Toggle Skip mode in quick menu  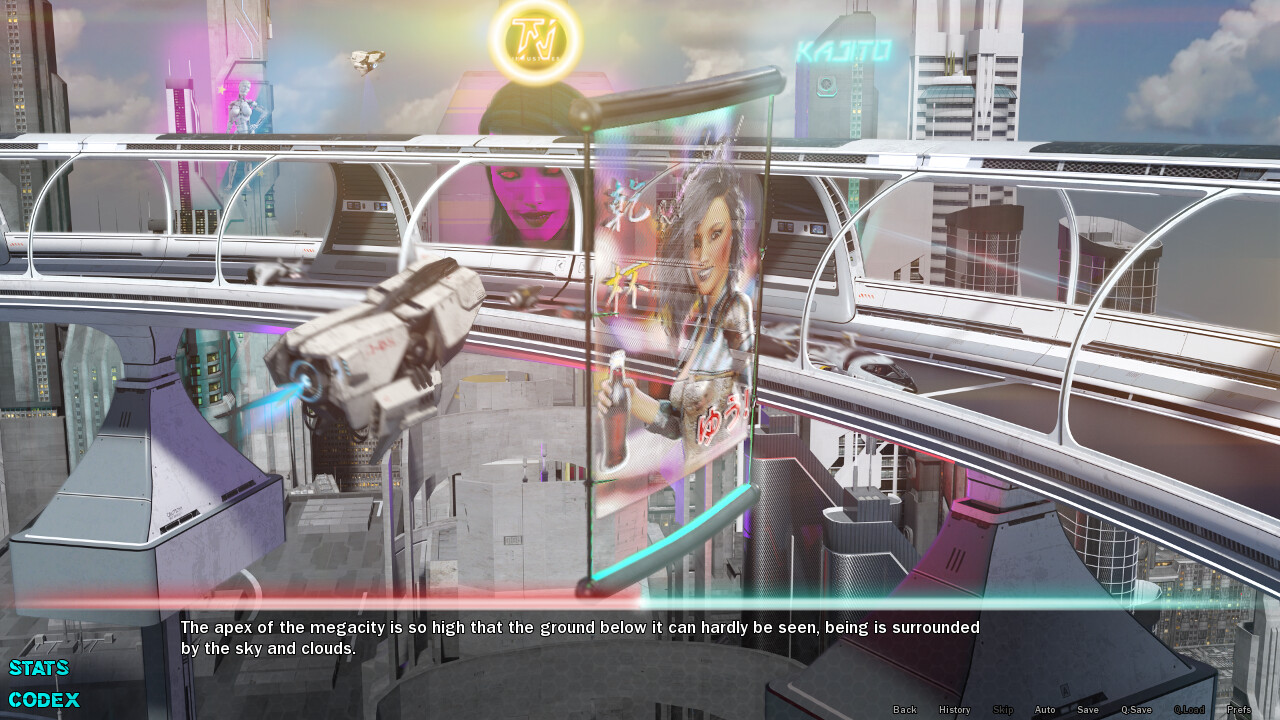(1003, 710)
